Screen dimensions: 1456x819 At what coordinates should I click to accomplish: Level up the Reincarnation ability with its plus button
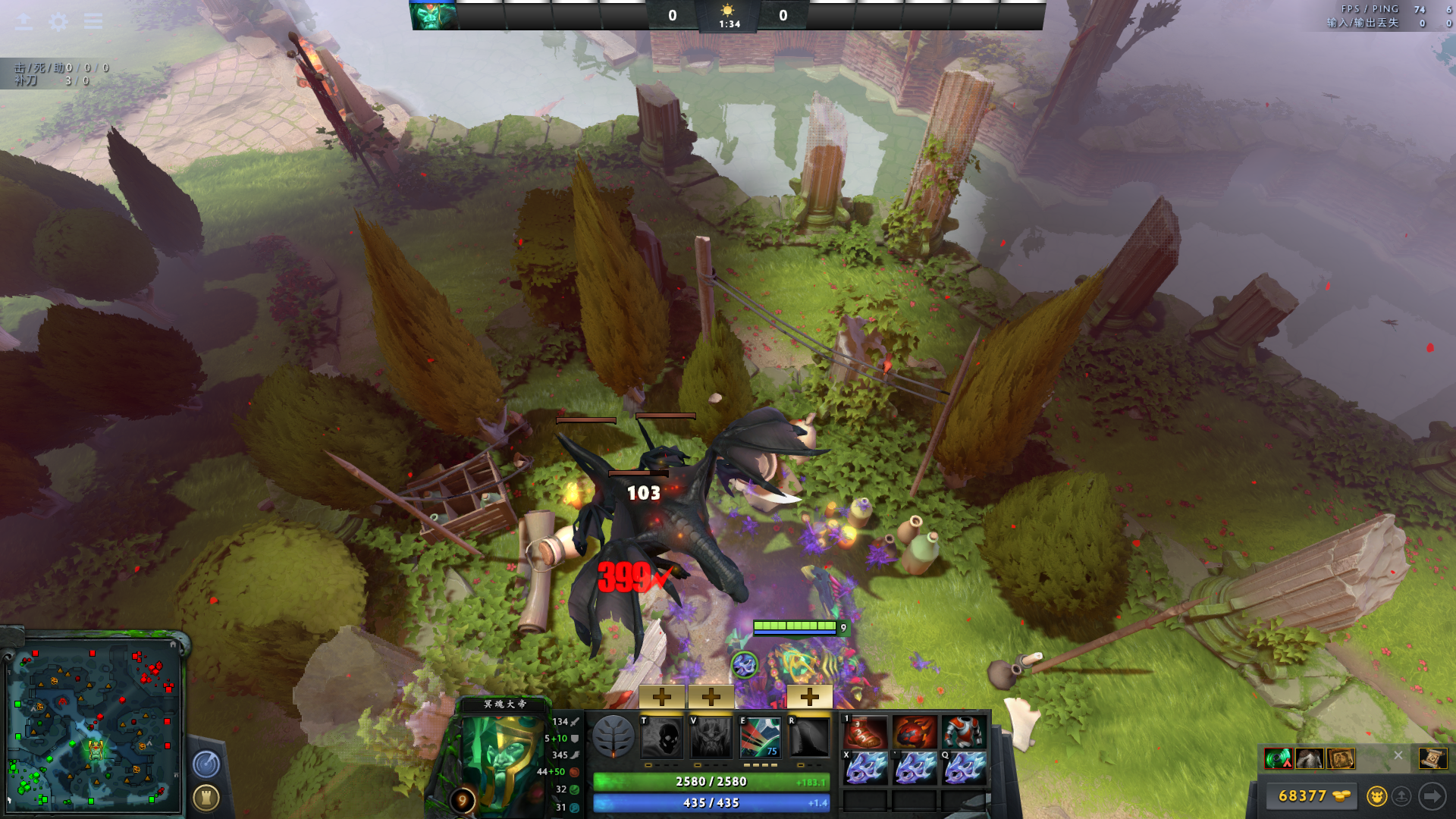coord(809,696)
